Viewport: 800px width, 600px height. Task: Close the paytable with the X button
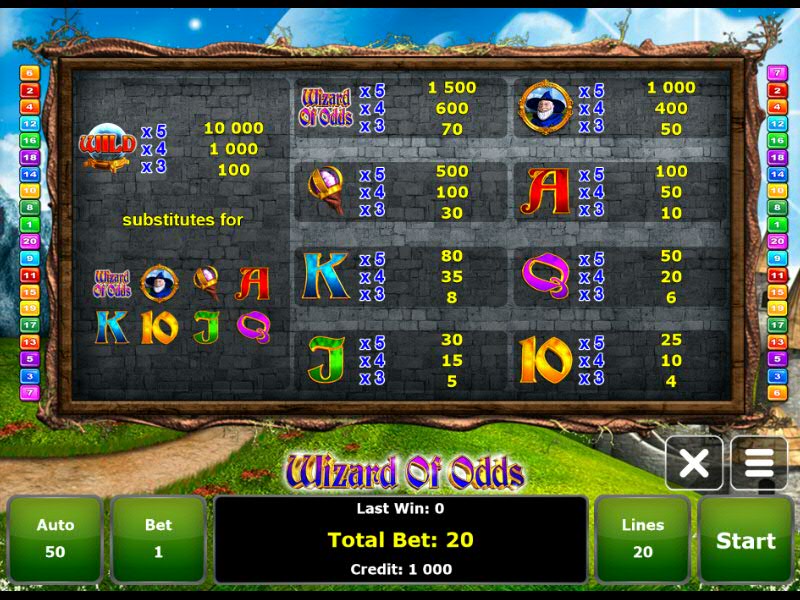click(x=694, y=464)
